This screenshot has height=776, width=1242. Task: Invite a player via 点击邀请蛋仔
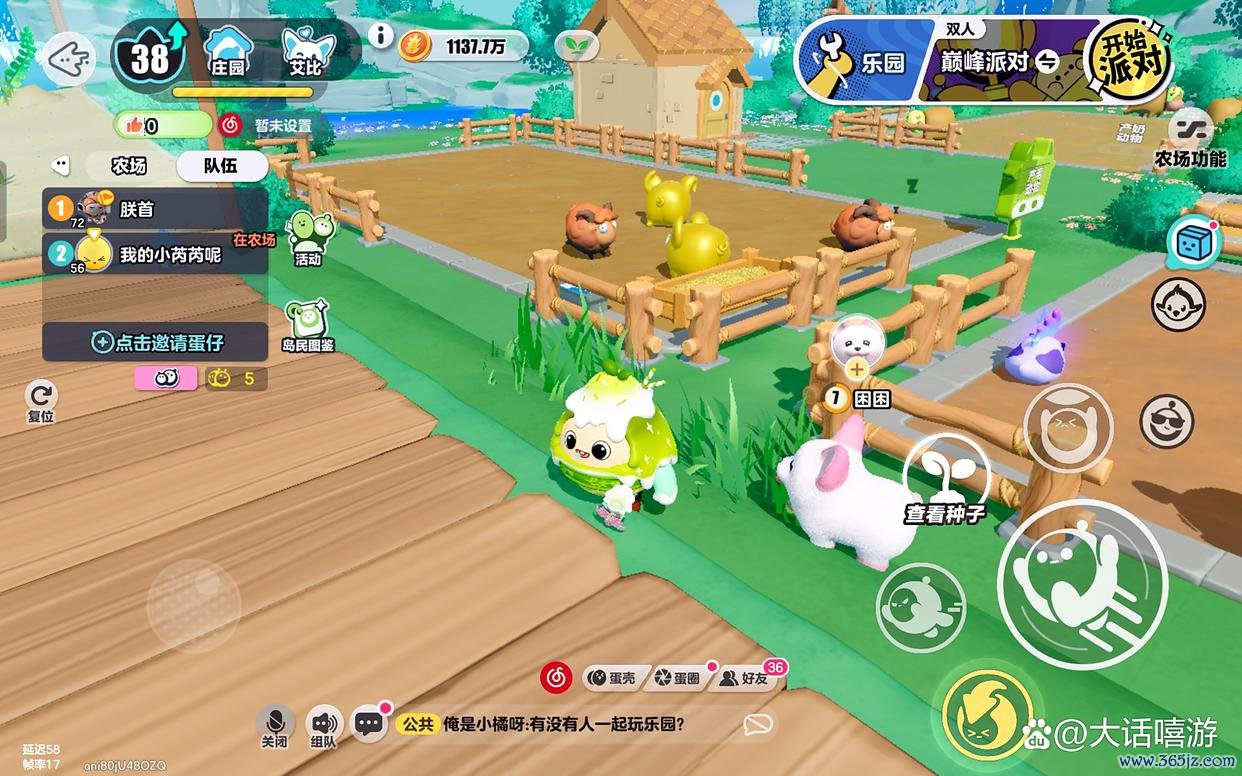pyautogui.click(x=155, y=342)
